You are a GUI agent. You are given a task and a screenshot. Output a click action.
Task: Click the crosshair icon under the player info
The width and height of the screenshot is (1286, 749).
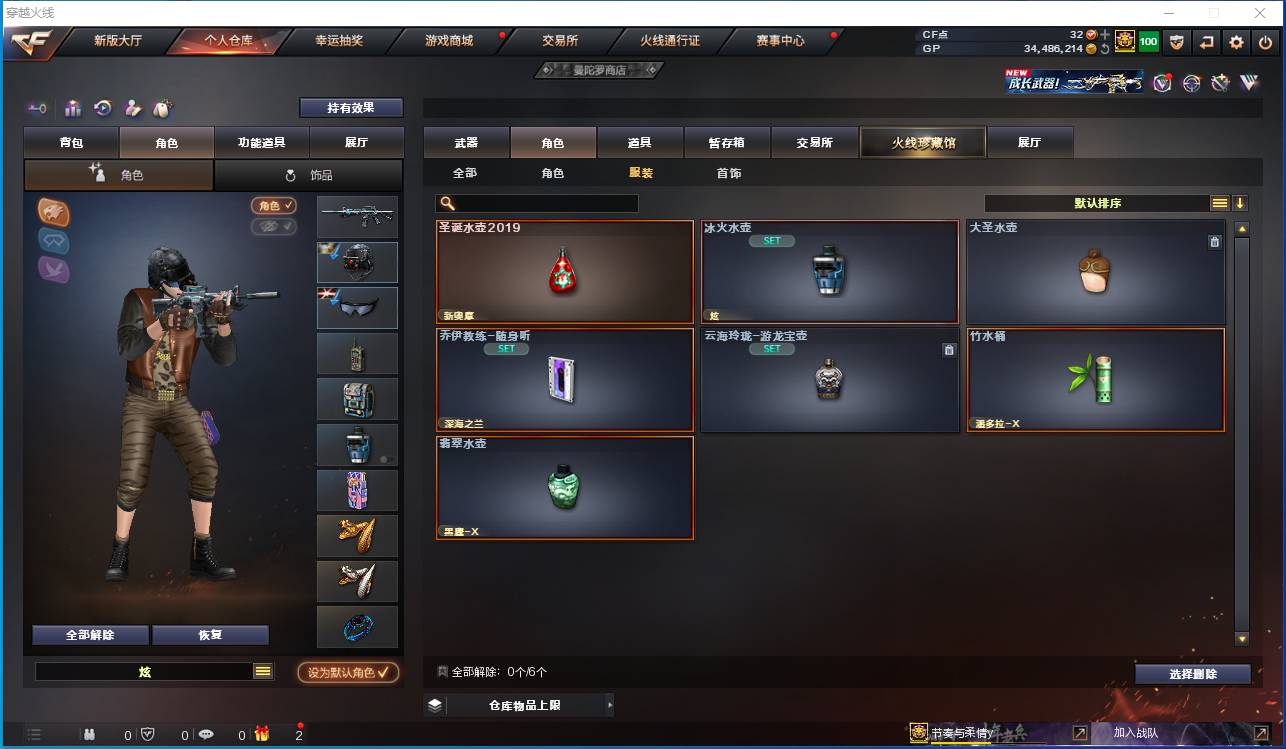(1191, 84)
